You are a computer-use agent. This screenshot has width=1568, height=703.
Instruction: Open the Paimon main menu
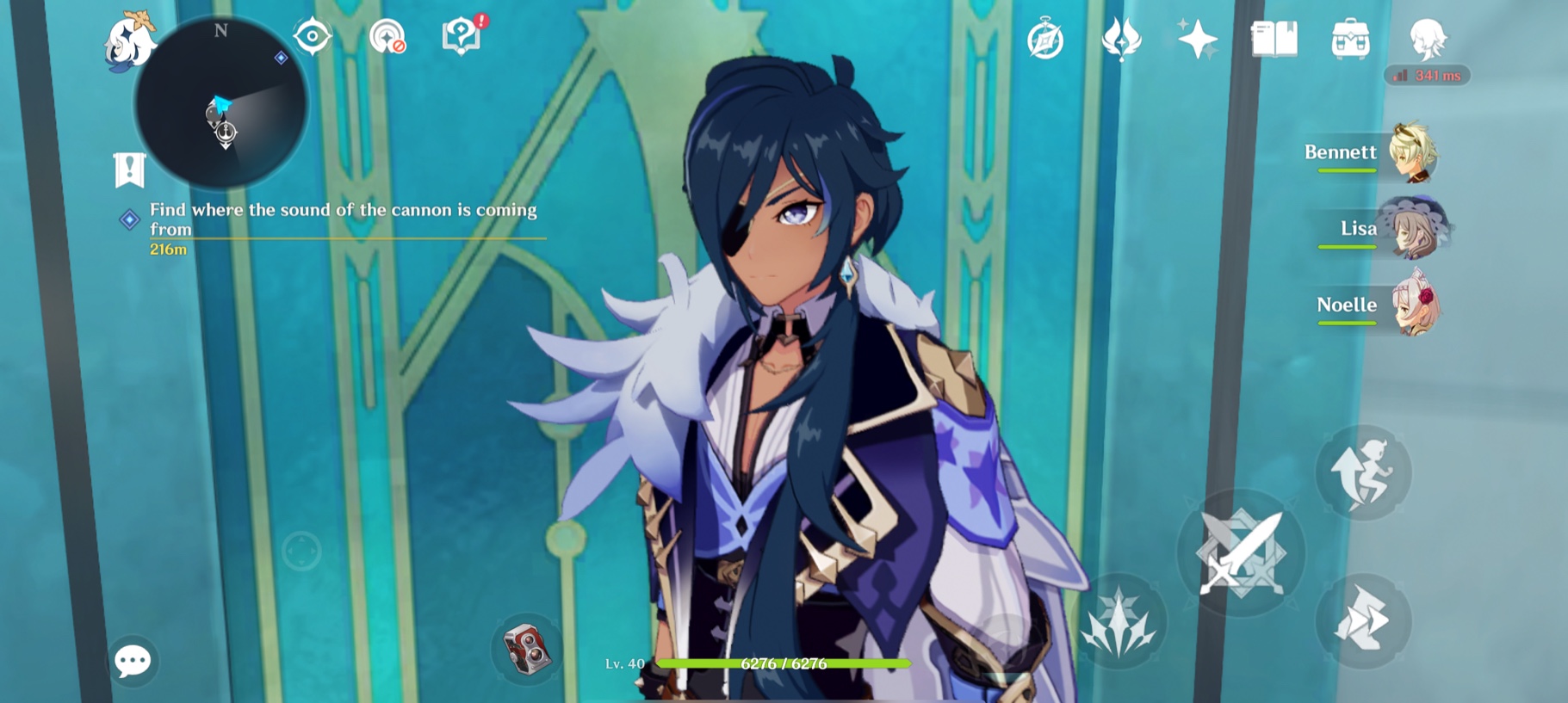pyautogui.click(x=129, y=40)
